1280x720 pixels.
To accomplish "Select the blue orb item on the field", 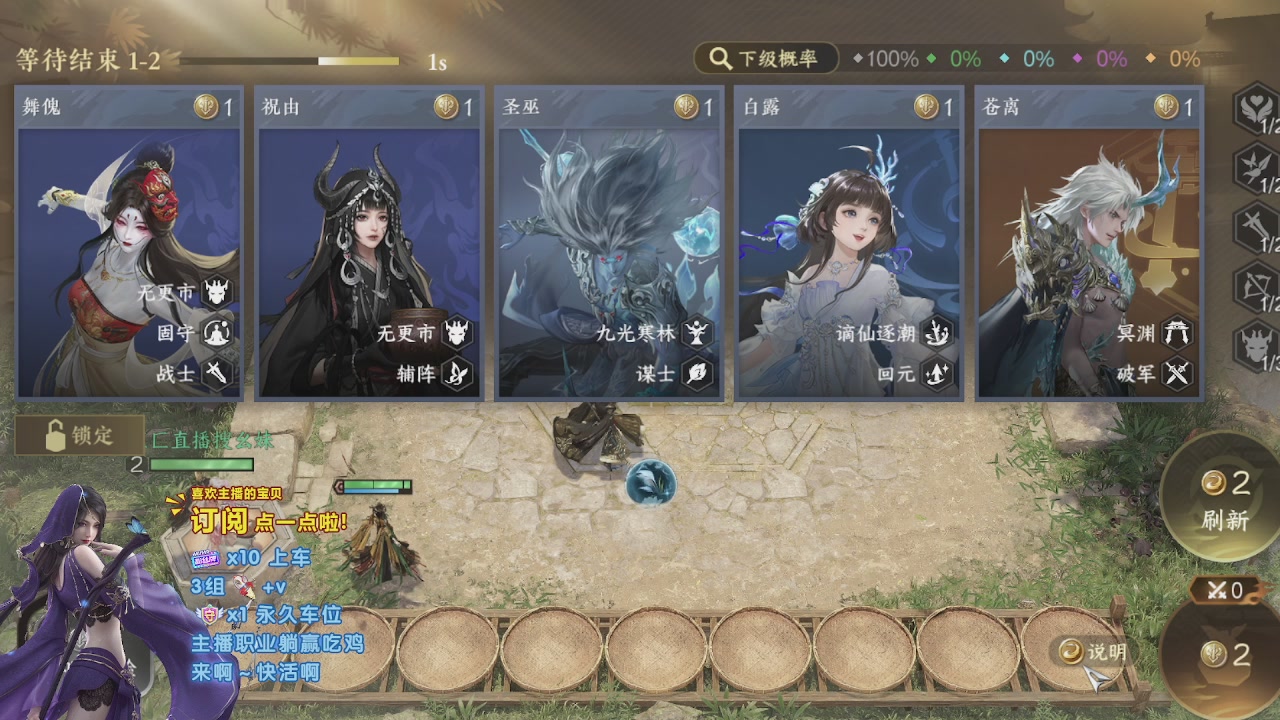I will coord(651,483).
